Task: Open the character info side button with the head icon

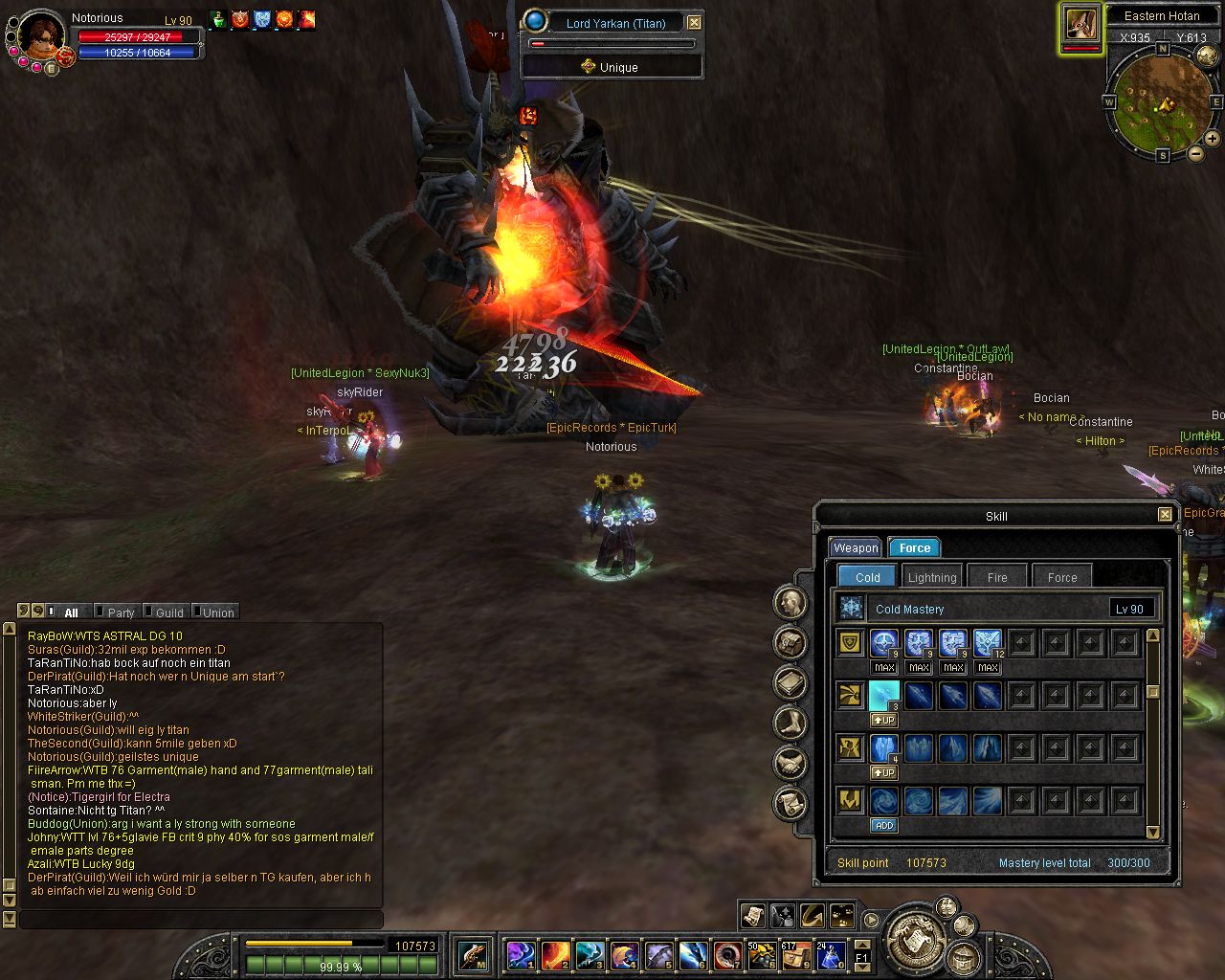Action: 791,602
